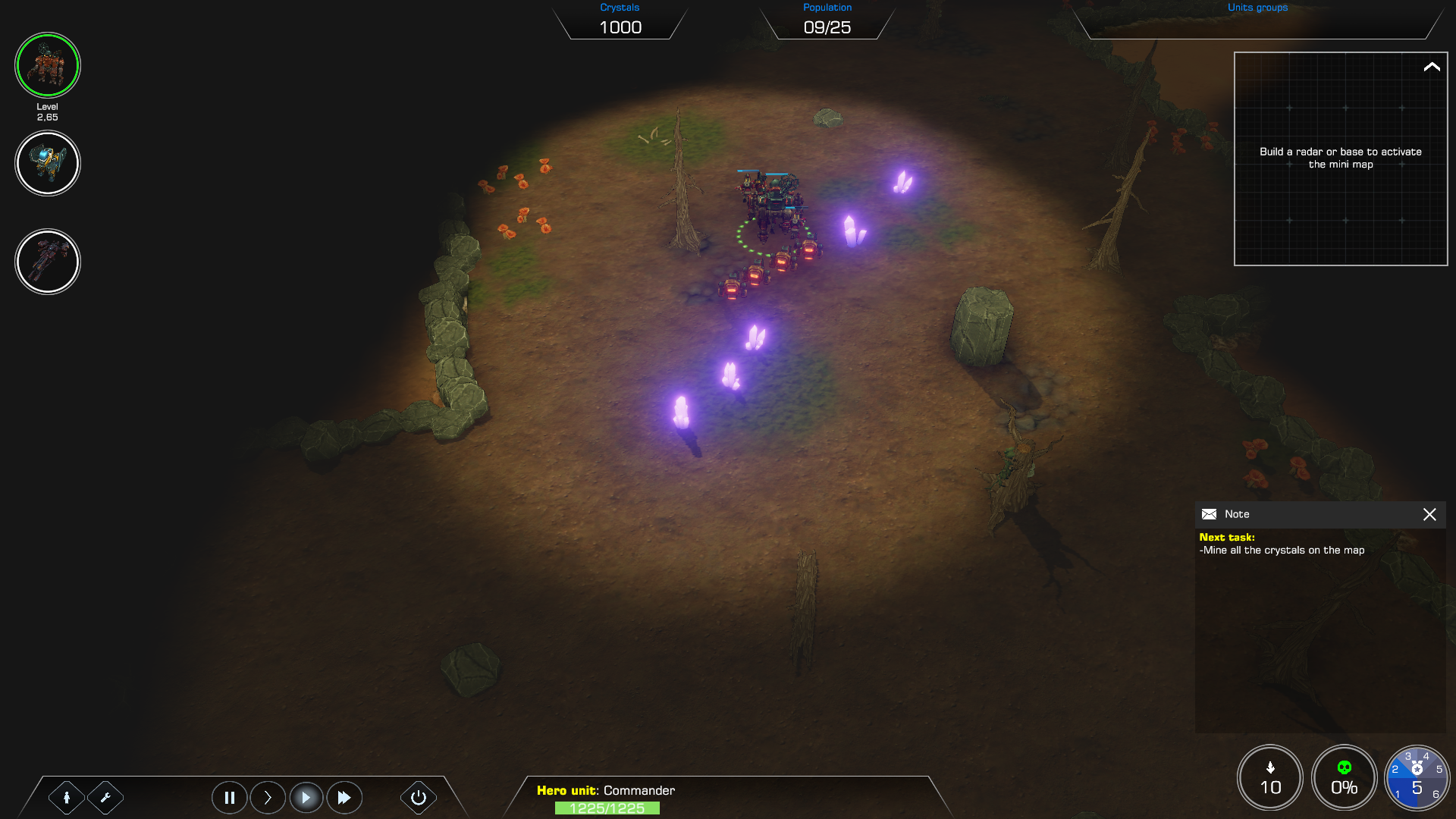Open the wrench settings button

[x=105, y=797]
